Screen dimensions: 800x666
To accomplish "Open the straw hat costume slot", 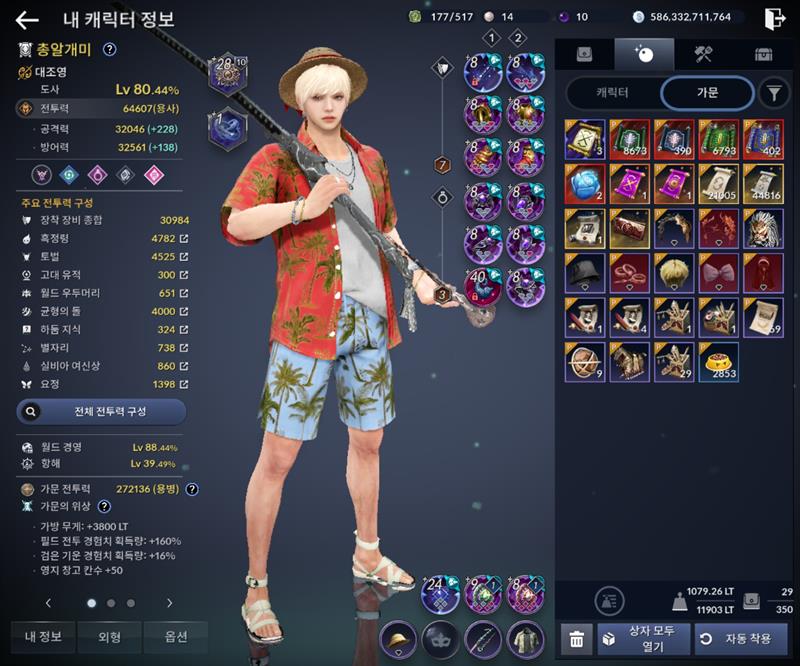I will coord(399,638).
